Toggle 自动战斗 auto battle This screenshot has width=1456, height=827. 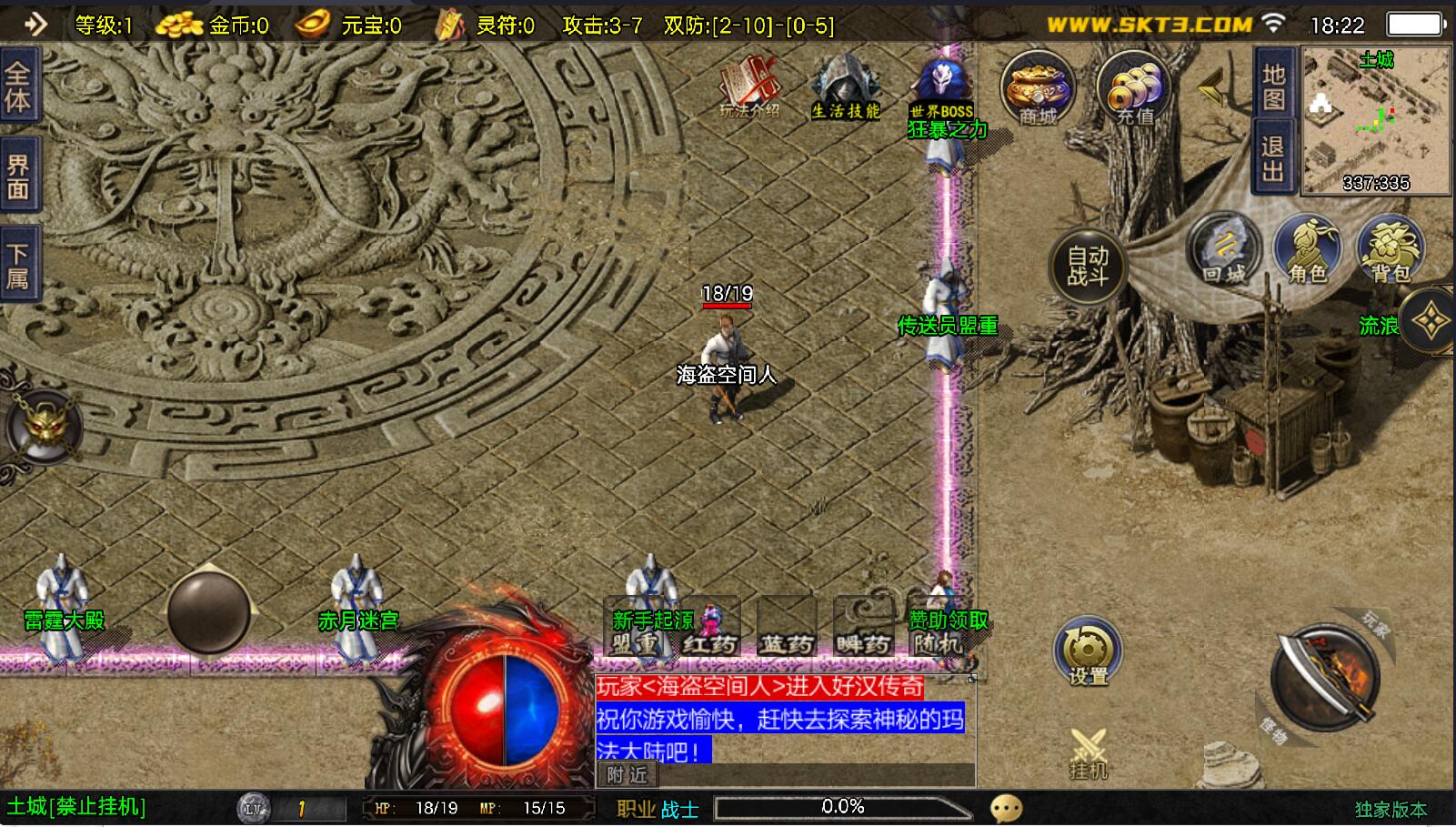pos(1088,266)
